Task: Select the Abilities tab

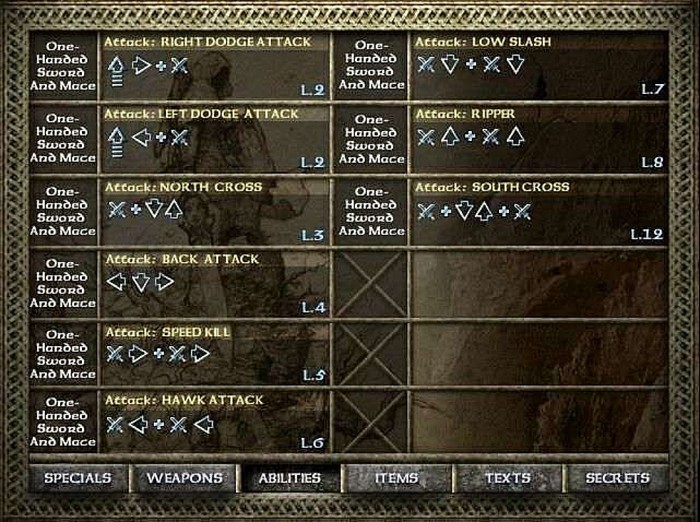Action: (x=289, y=479)
